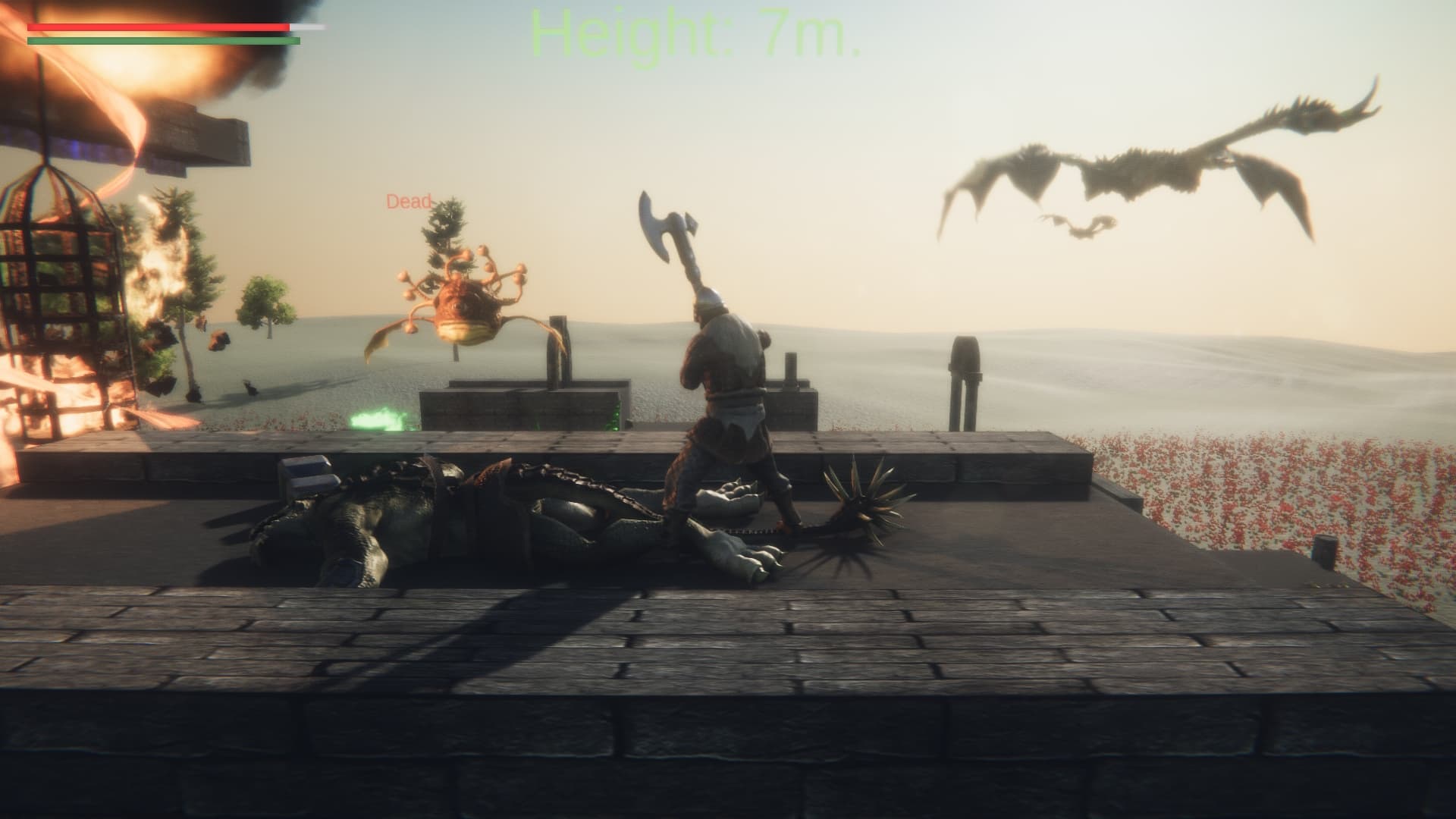Click the dead lizard creature on the platform
This screenshot has height=819, width=1456.
(x=455, y=516)
